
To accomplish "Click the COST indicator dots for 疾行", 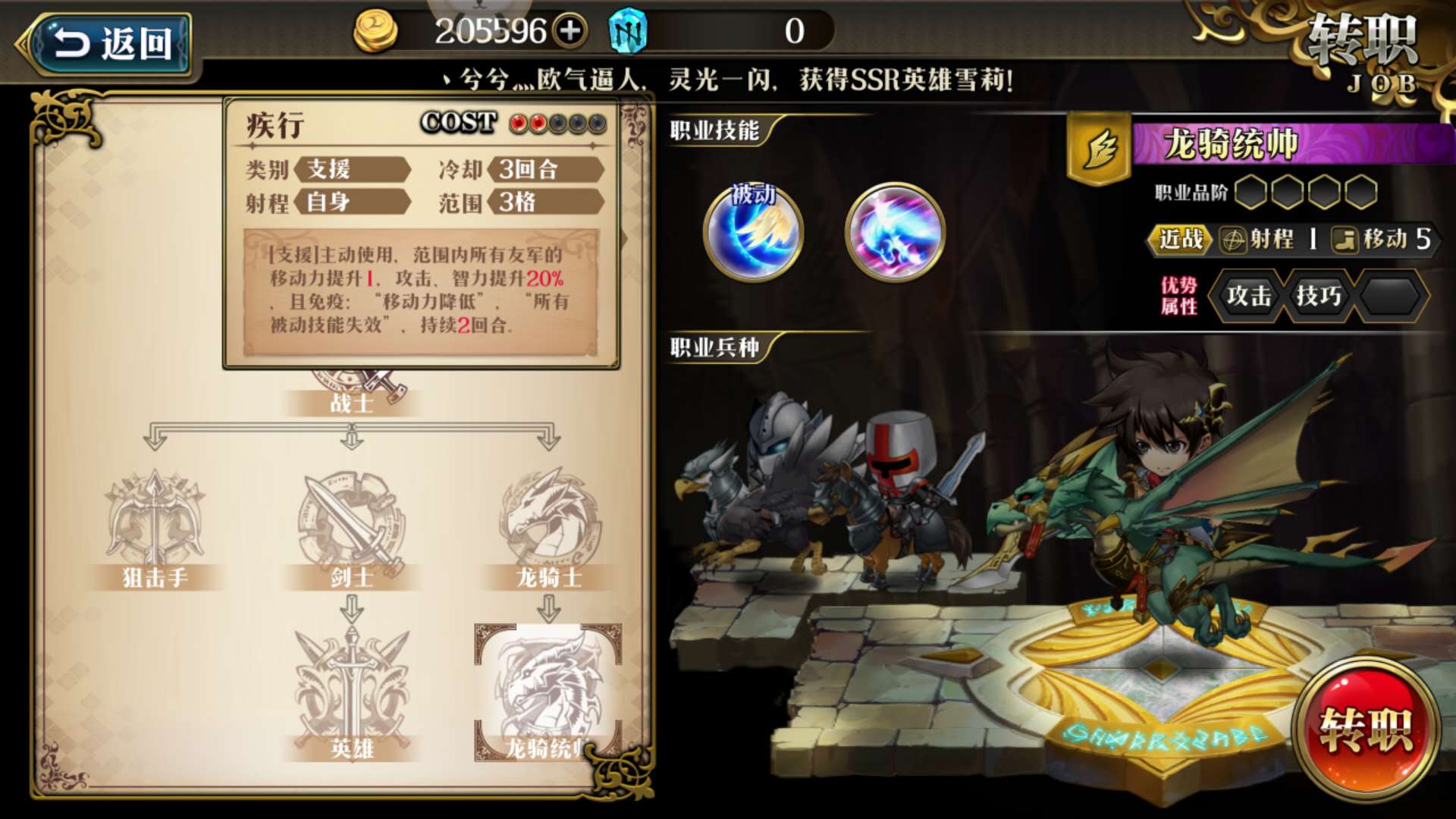I will click(557, 123).
